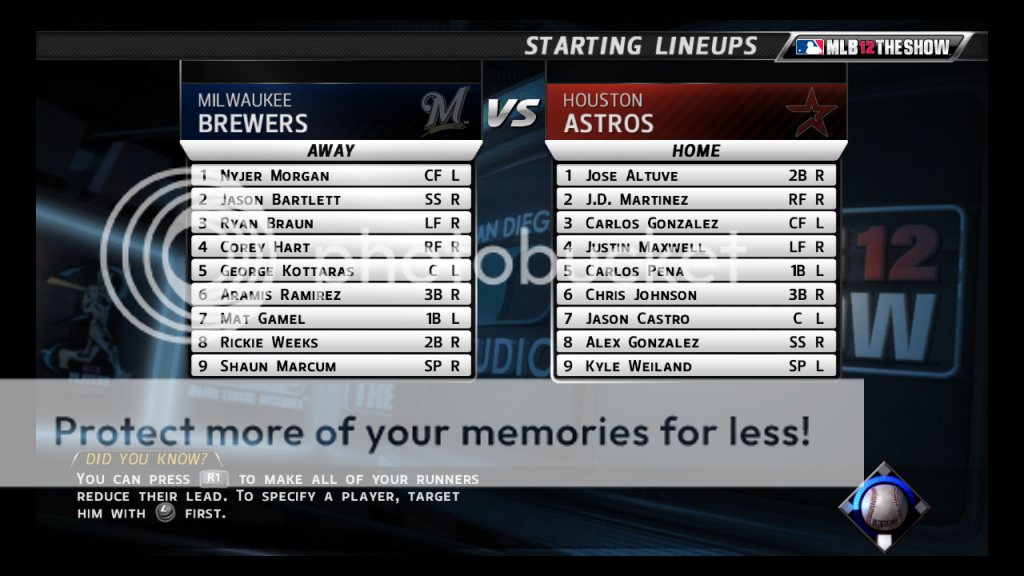This screenshot has width=1024, height=576.
Task: Pick George Kottaras, the Brewers catcher
Action: click(x=330, y=271)
